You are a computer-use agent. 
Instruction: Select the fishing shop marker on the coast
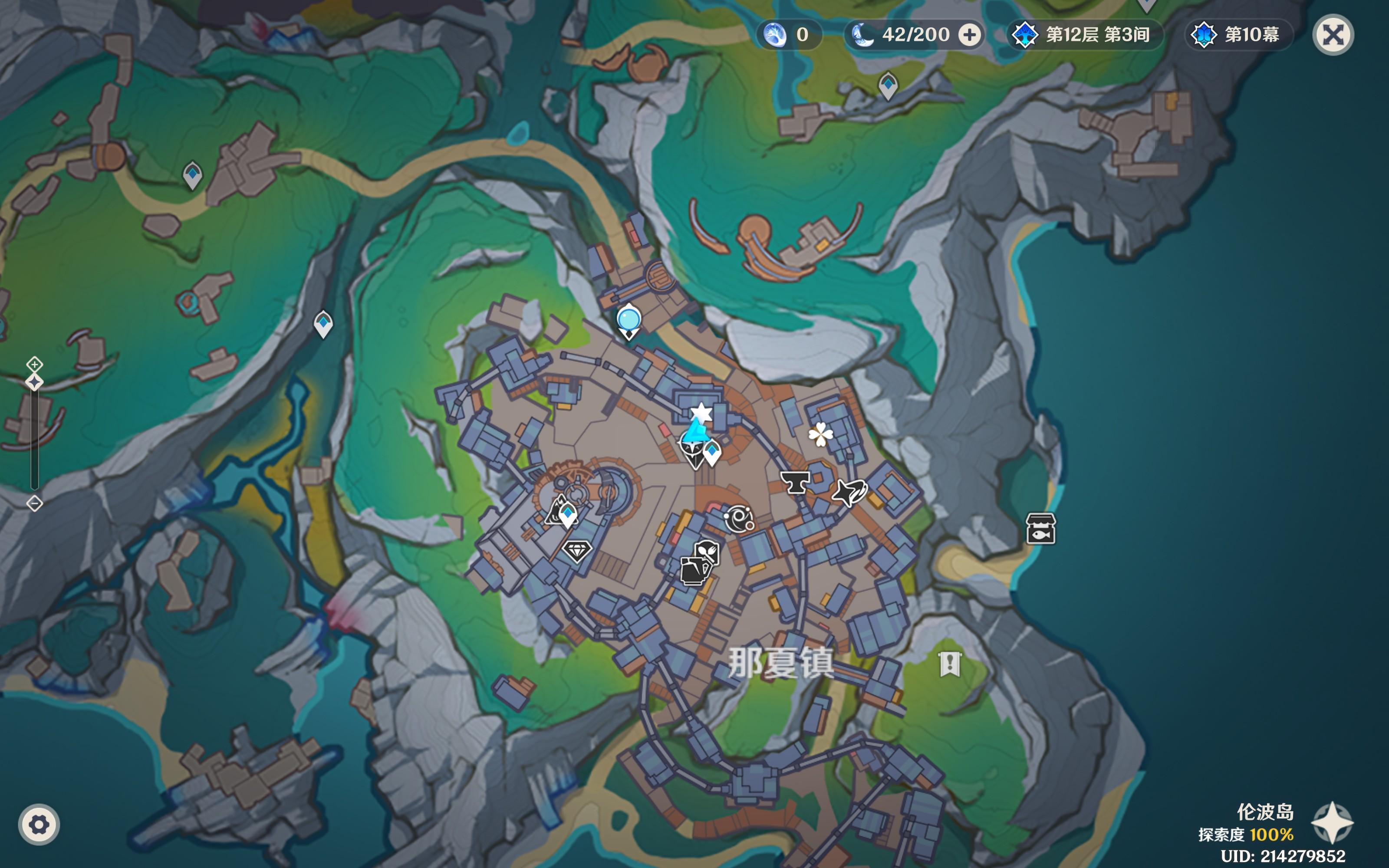coord(1040,529)
